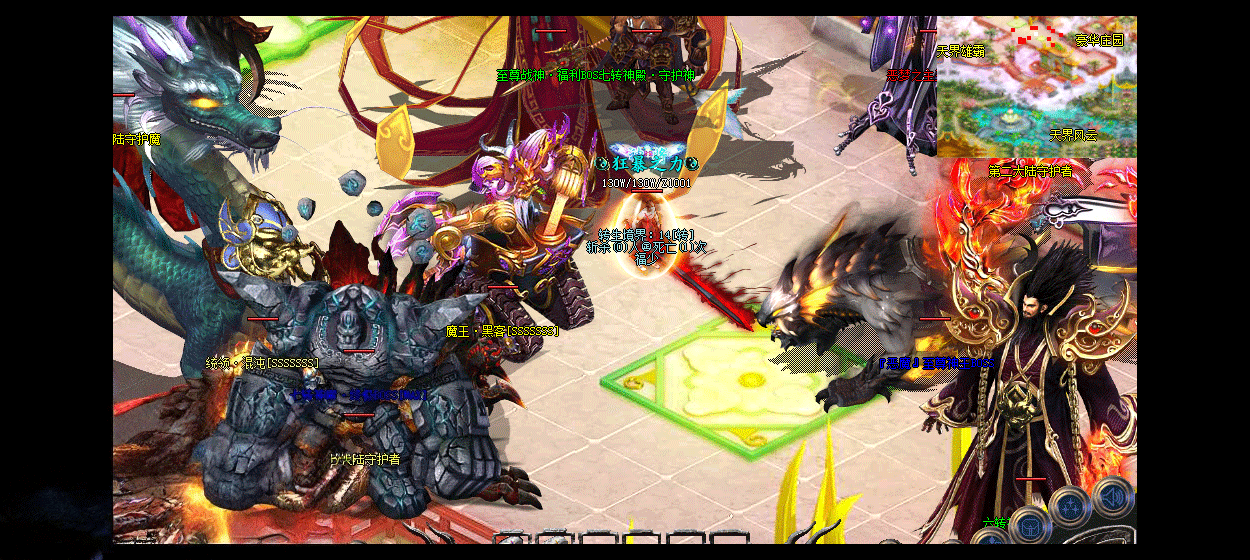Choose the 天界雄霸 label on the minimap
This screenshot has width=1250, height=560.
tap(961, 51)
